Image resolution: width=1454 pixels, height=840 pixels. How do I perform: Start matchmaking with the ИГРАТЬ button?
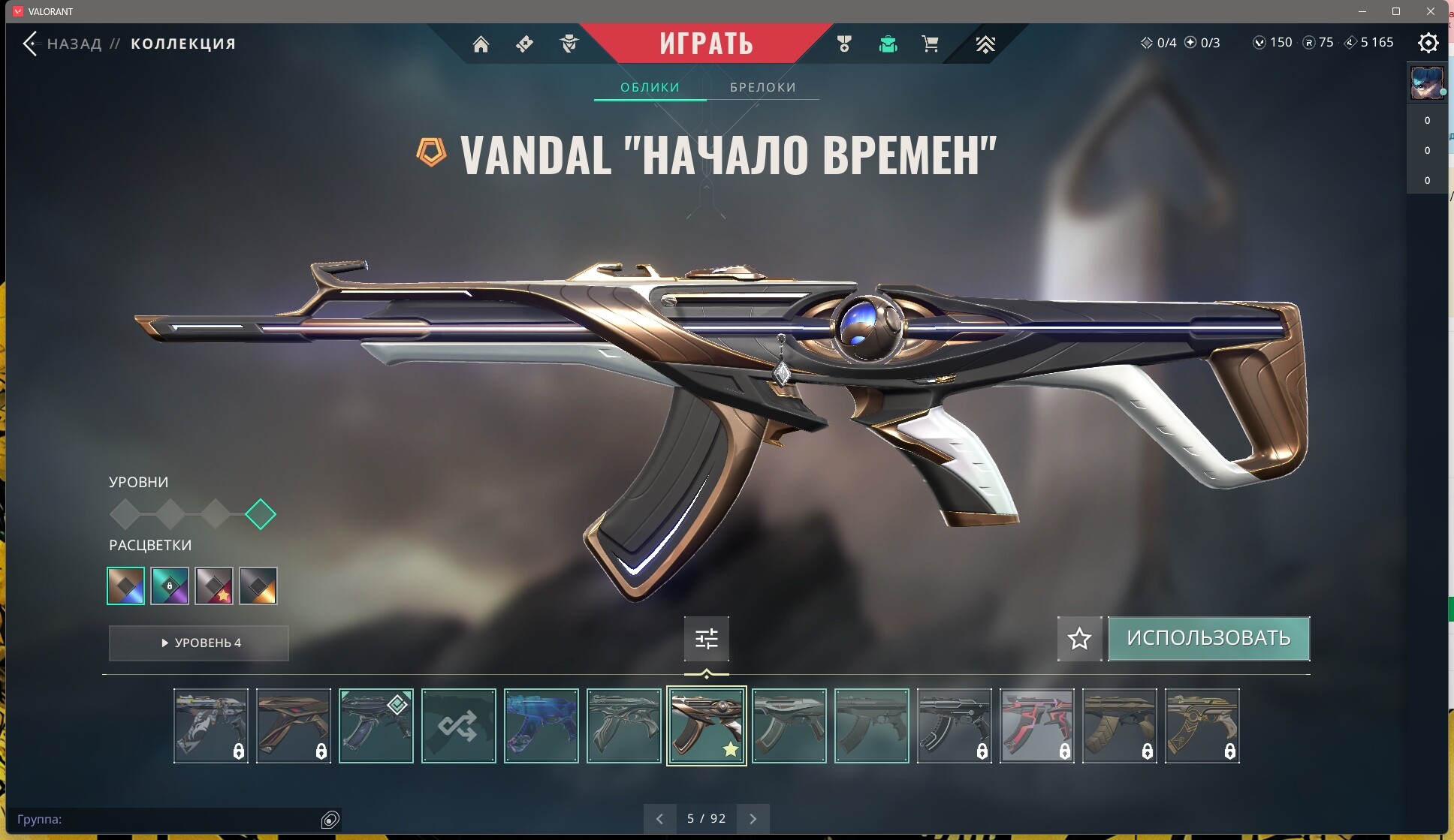[706, 44]
